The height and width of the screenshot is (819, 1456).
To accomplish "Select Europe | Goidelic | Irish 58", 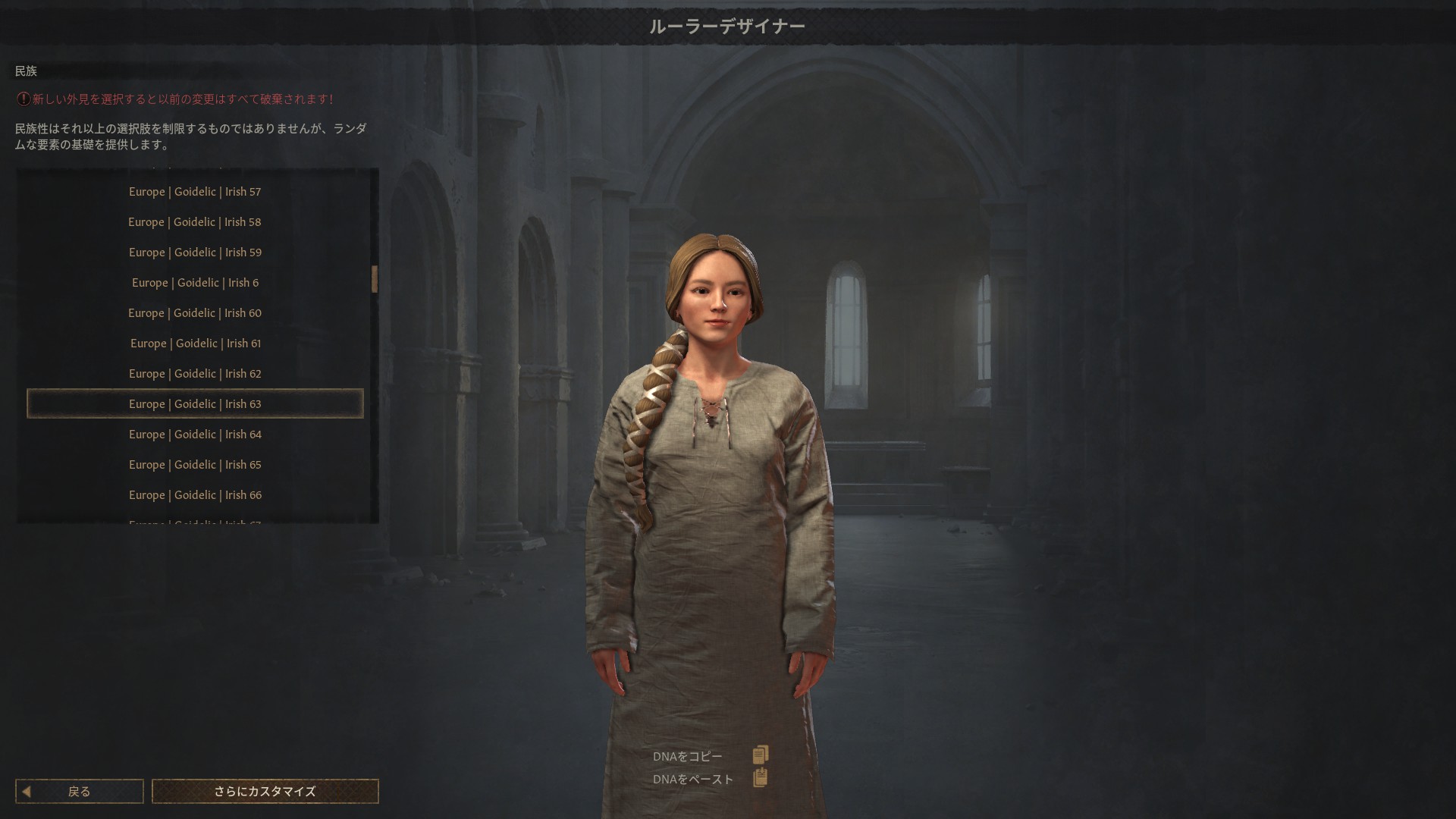I will pos(195,221).
